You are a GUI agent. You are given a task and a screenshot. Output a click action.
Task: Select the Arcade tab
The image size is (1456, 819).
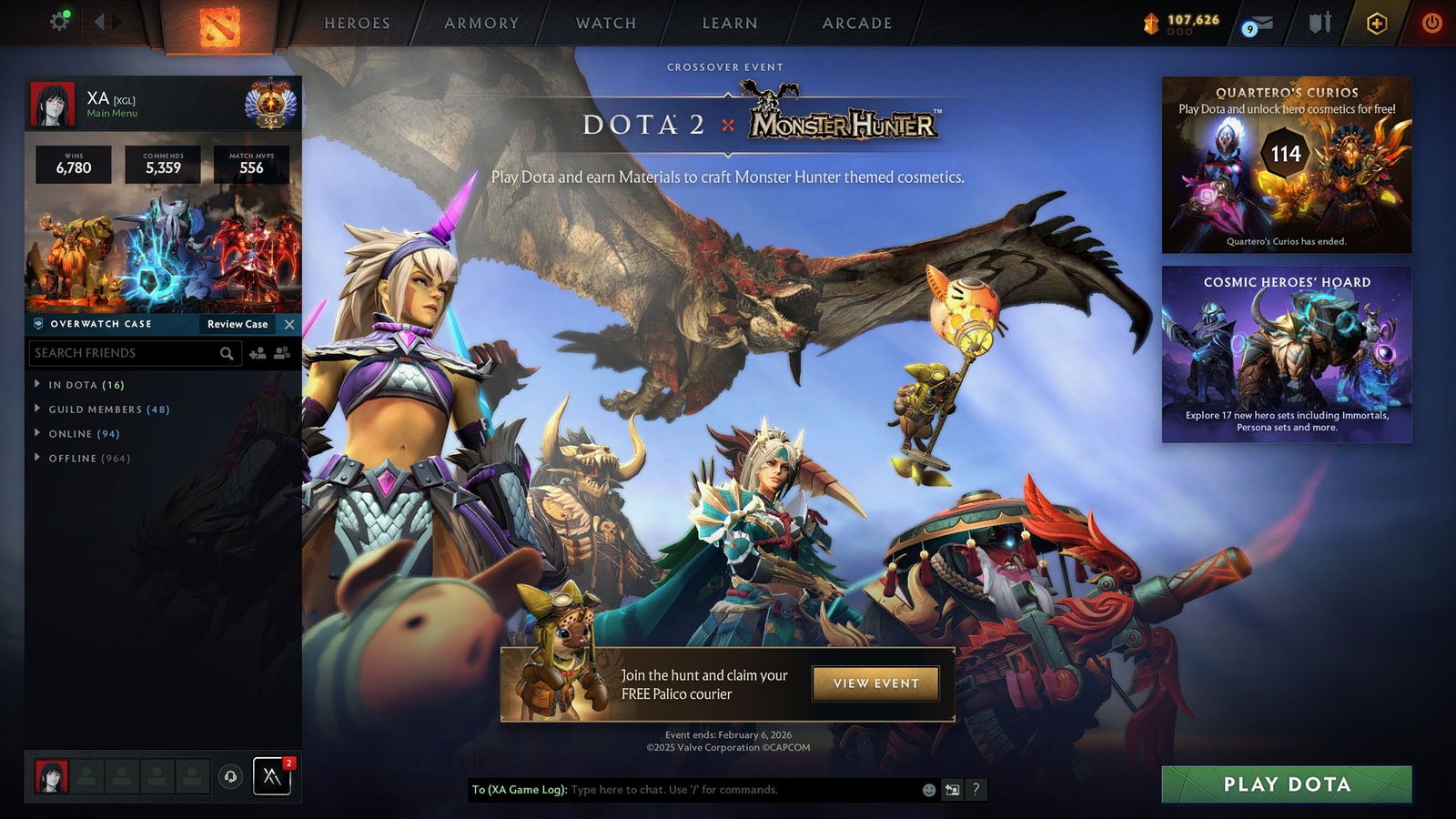[857, 24]
